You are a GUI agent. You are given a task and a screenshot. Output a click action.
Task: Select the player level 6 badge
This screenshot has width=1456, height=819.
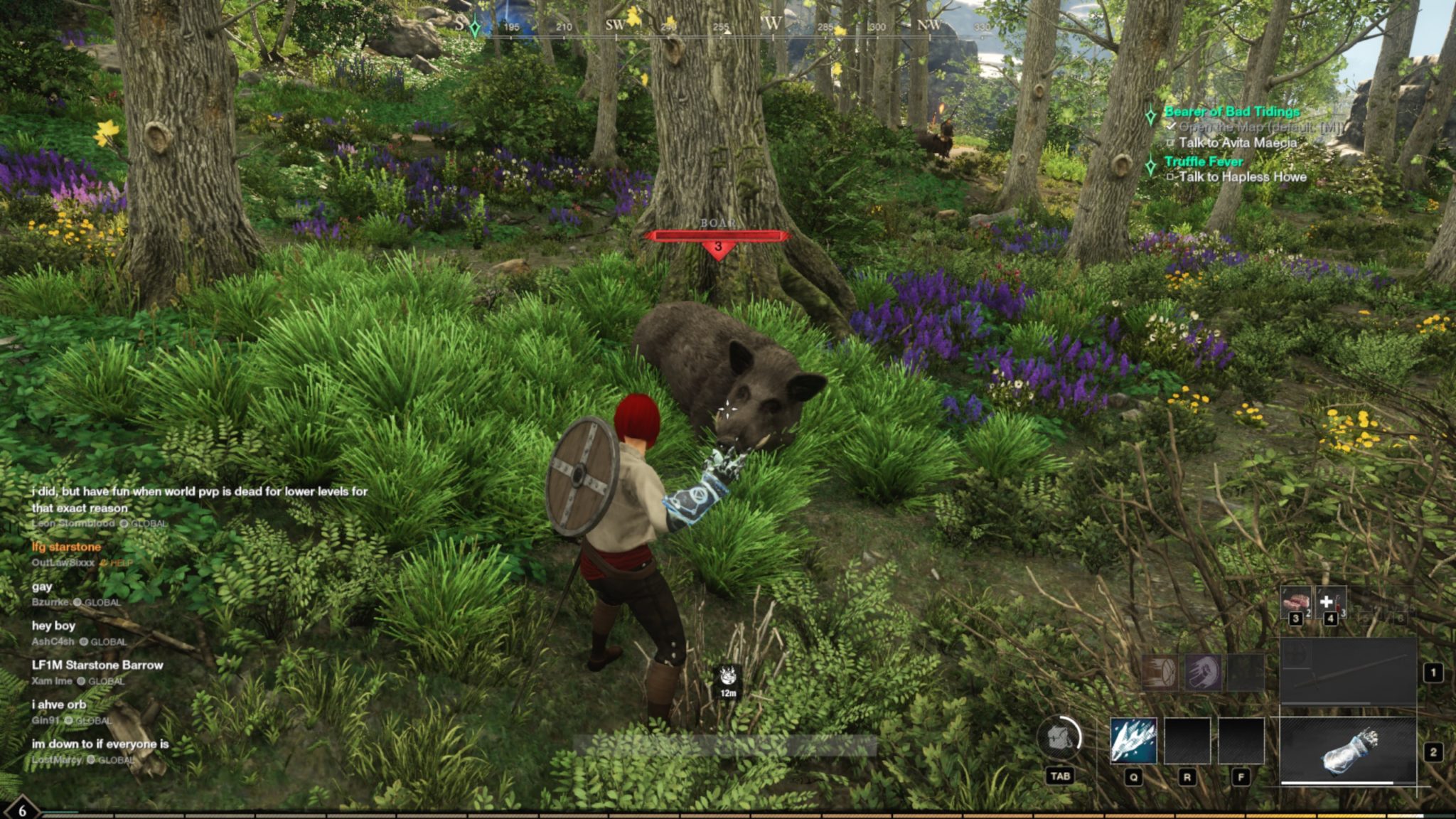(22, 810)
